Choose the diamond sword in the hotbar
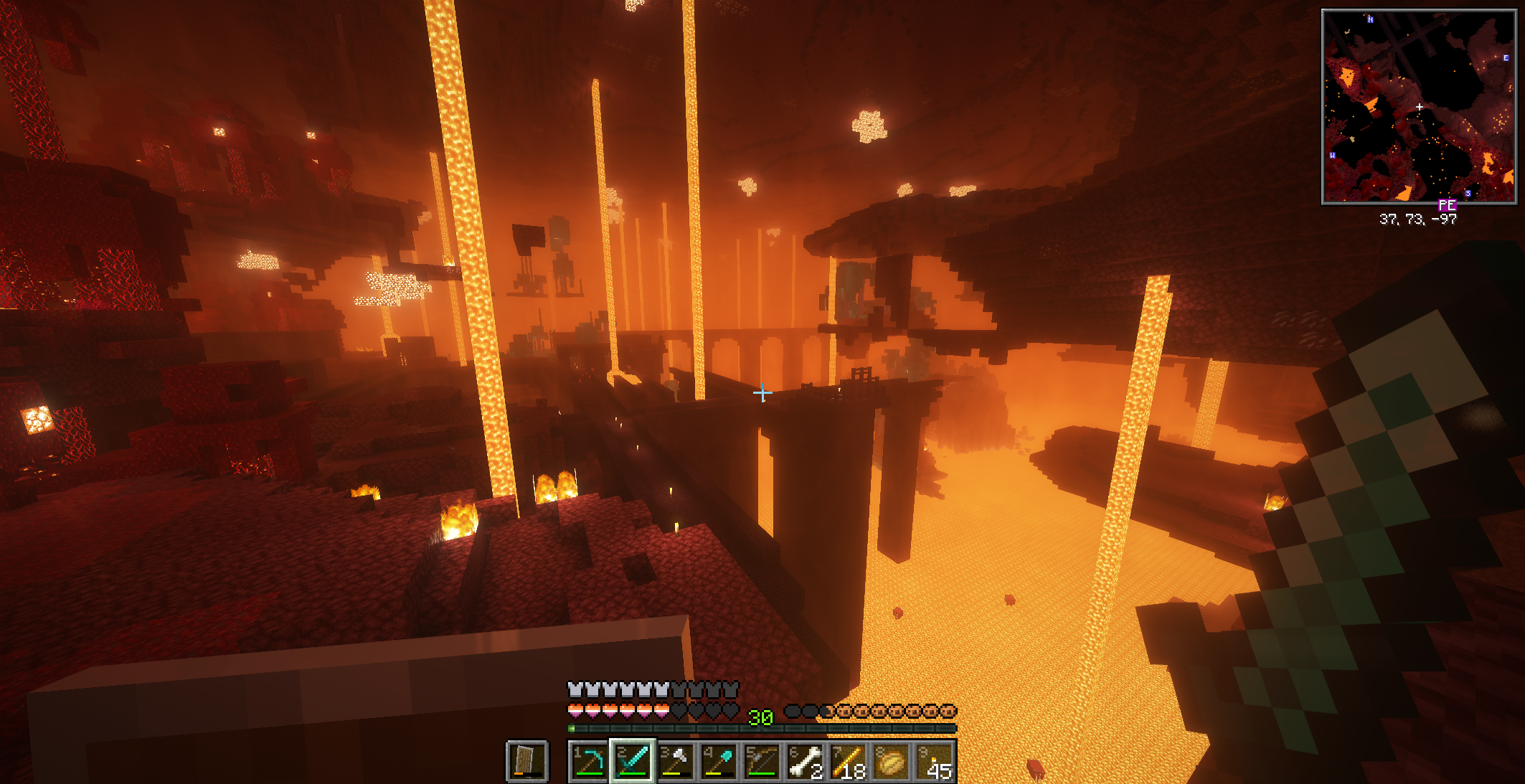Viewport: 1525px width, 784px height. tap(632, 762)
